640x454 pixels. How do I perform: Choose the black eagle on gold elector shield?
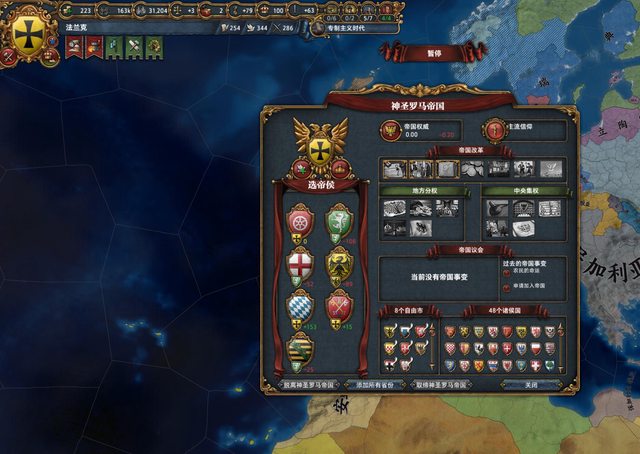click(339, 263)
